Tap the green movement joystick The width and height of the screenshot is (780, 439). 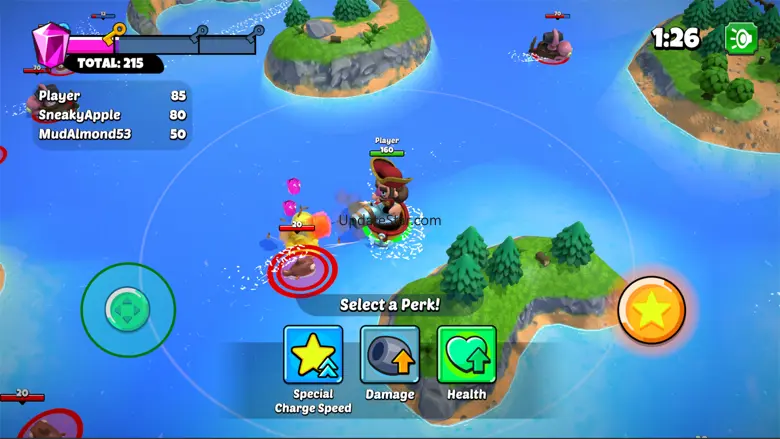click(128, 310)
